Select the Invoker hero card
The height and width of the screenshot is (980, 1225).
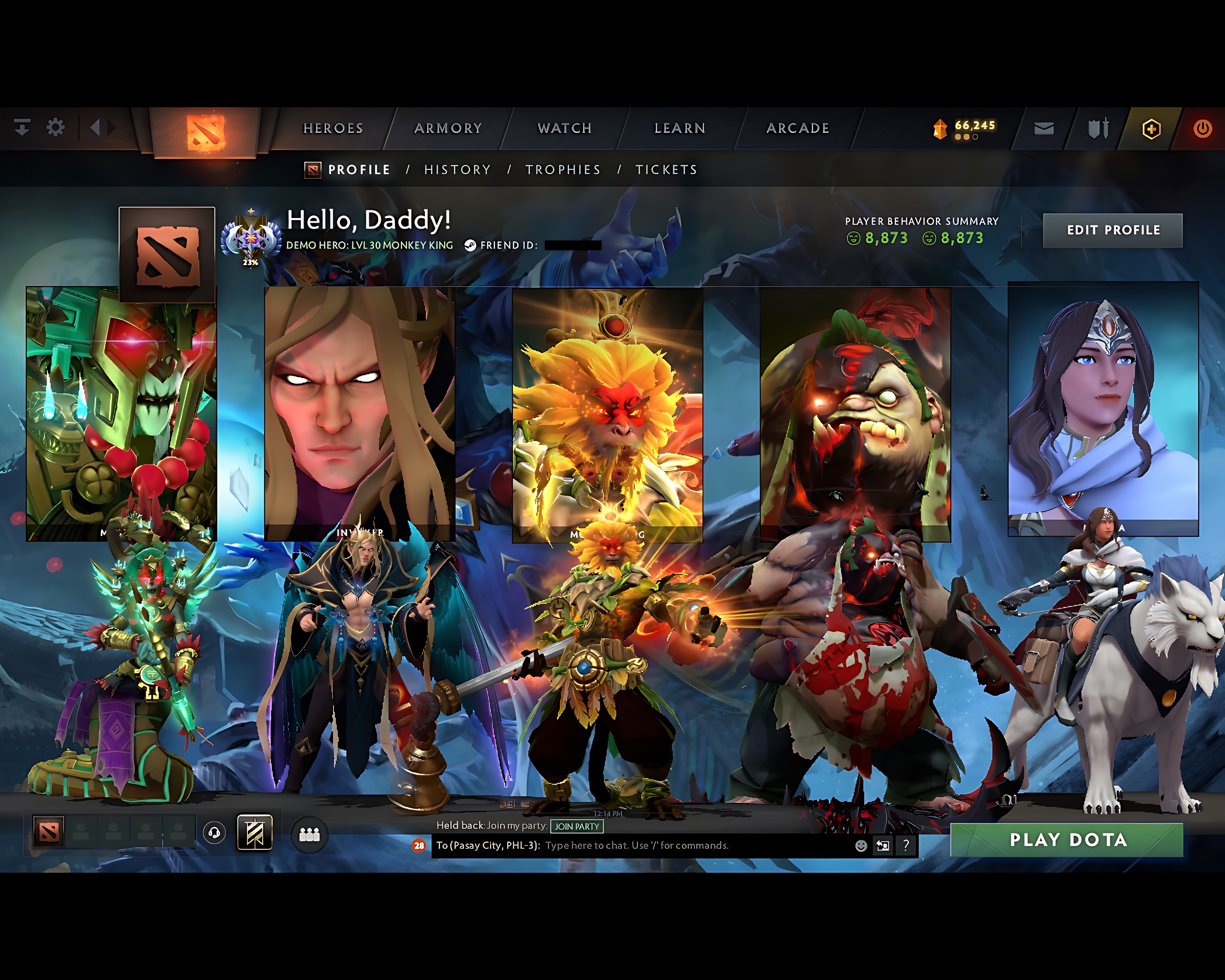pyautogui.click(x=359, y=414)
